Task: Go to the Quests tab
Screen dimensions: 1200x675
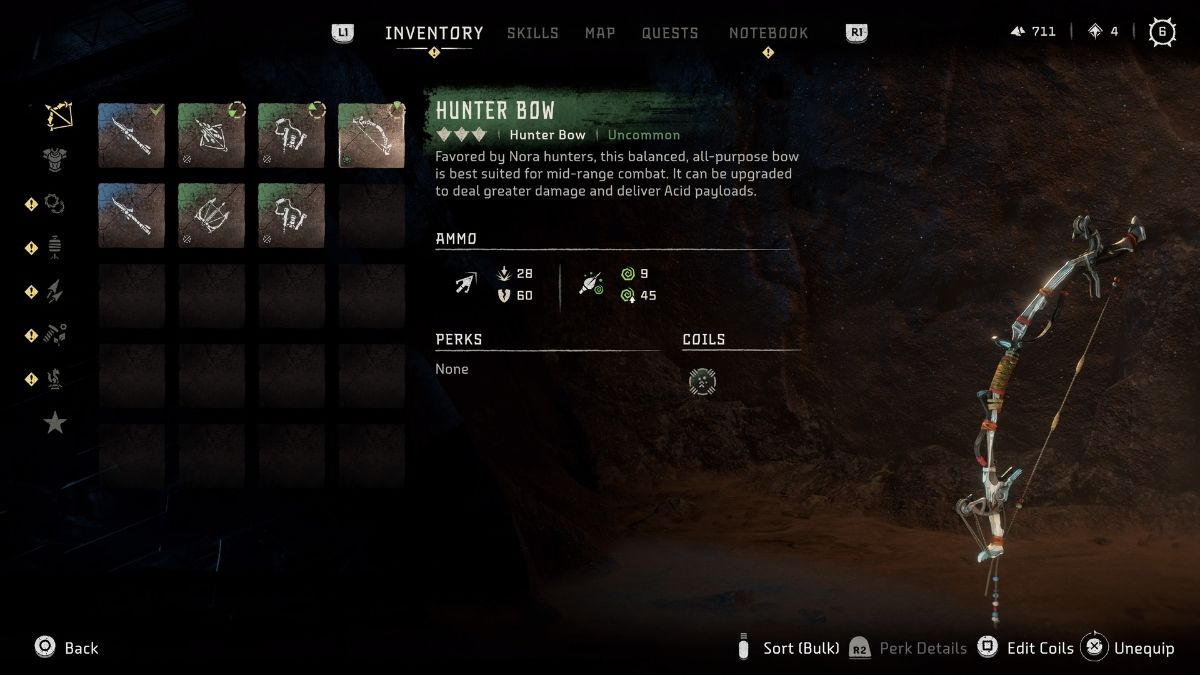Action: coord(670,33)
